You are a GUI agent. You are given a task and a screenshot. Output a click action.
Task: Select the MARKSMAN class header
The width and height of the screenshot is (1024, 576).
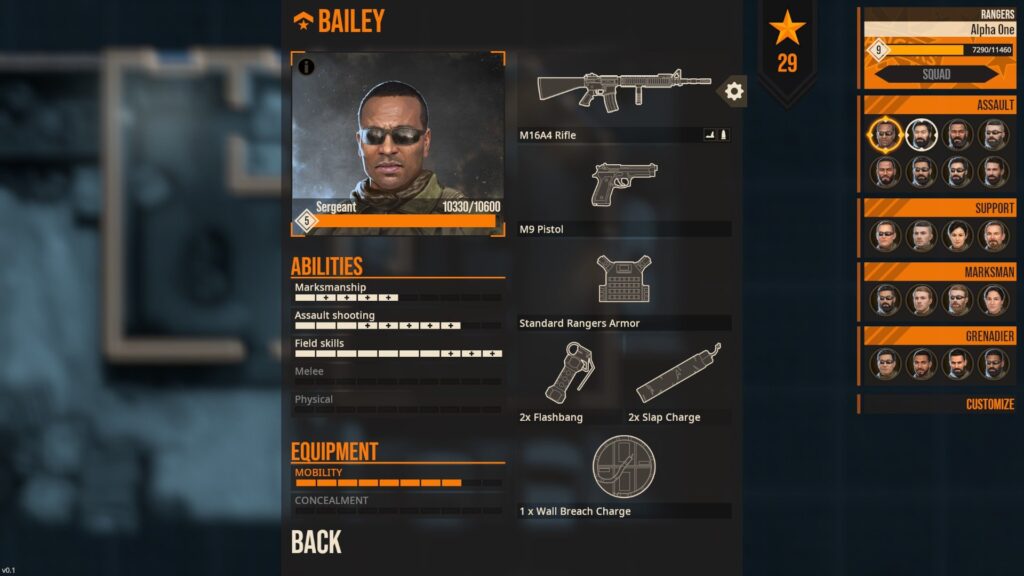(939, 272)
